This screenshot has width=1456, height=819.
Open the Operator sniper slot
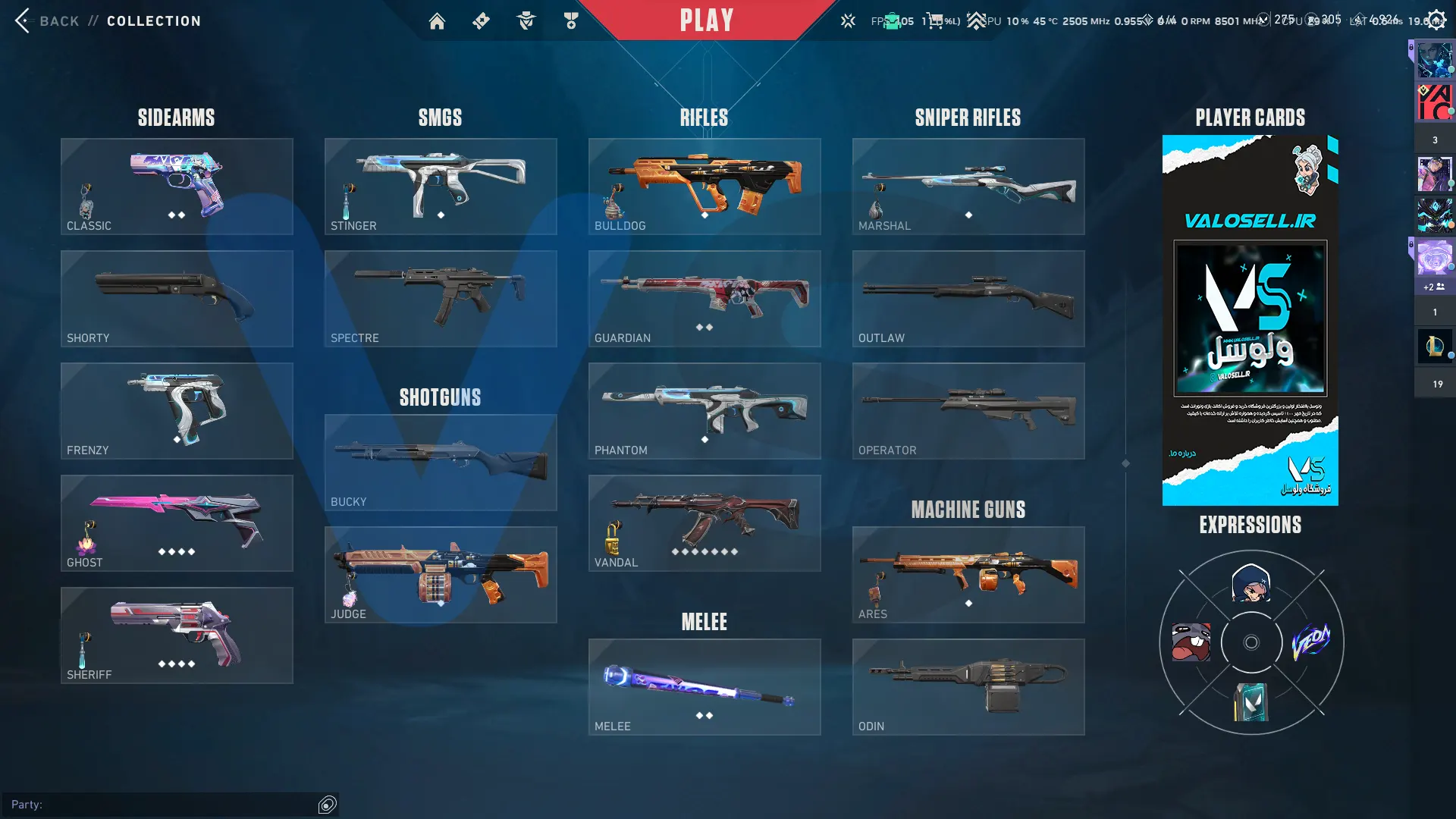pos(968,411)
